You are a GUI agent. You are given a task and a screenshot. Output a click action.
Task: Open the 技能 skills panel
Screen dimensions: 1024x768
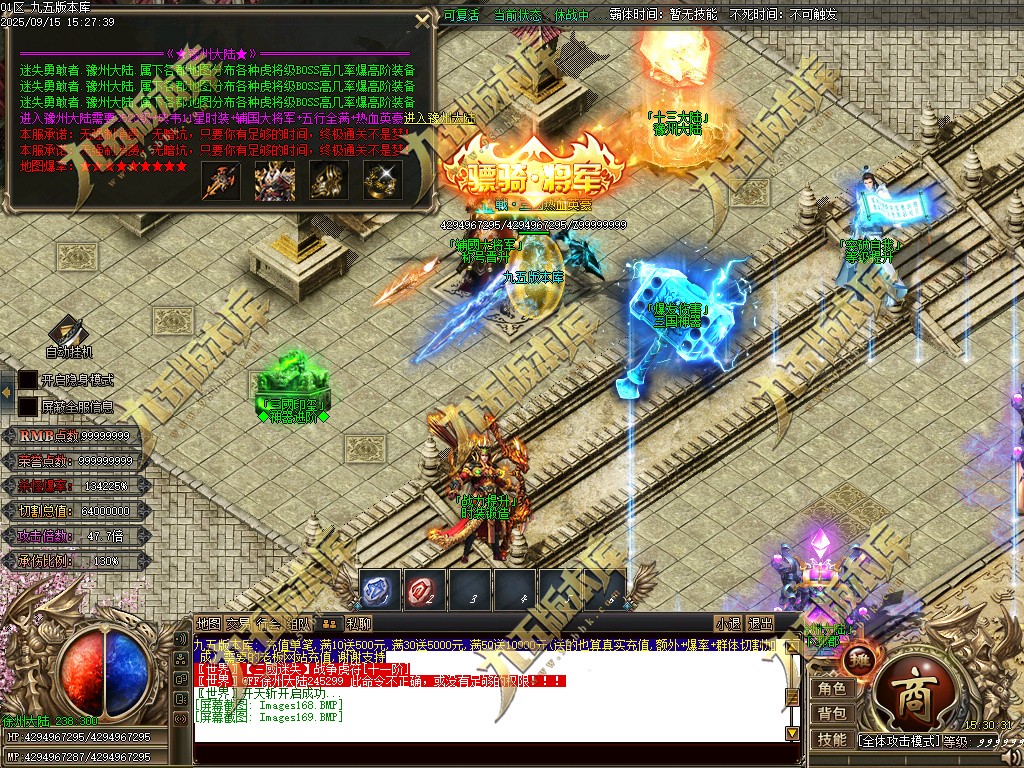[x=832, y=740]
